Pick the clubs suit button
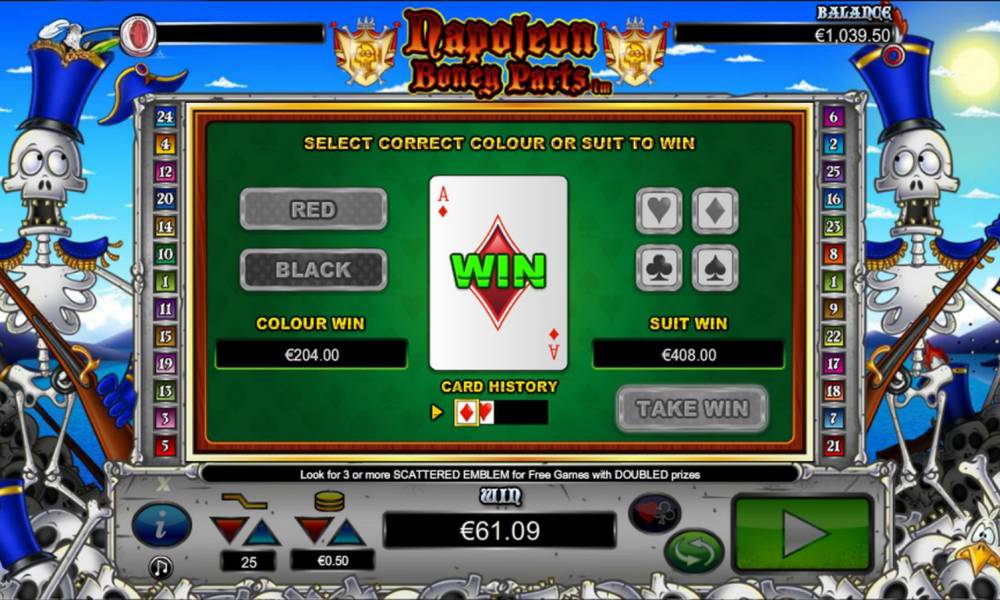This screenshot has width=1000, height=600. pyautogui.click(x=659, y=267)
